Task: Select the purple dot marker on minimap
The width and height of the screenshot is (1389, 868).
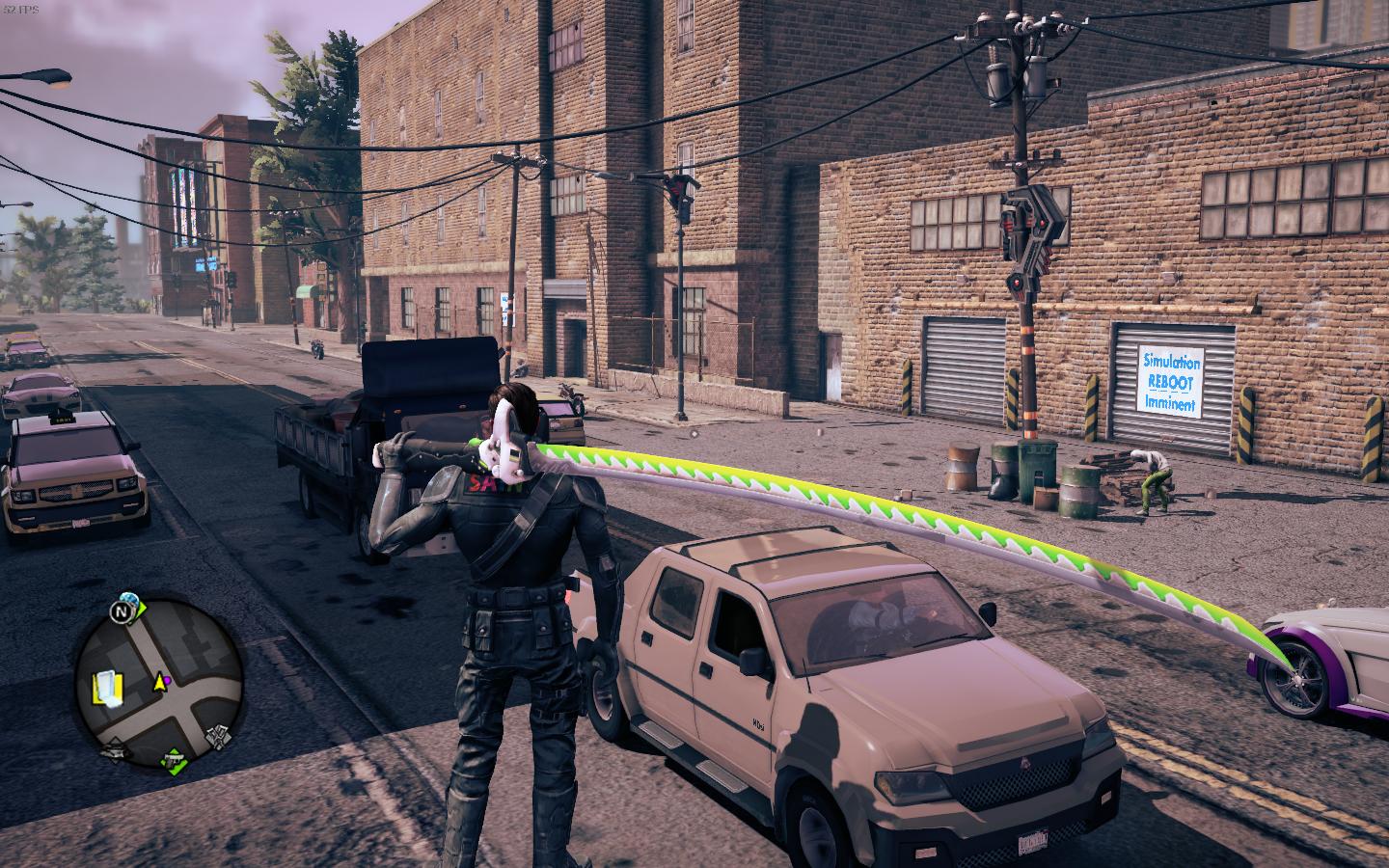Action: [x=167, y=681]
